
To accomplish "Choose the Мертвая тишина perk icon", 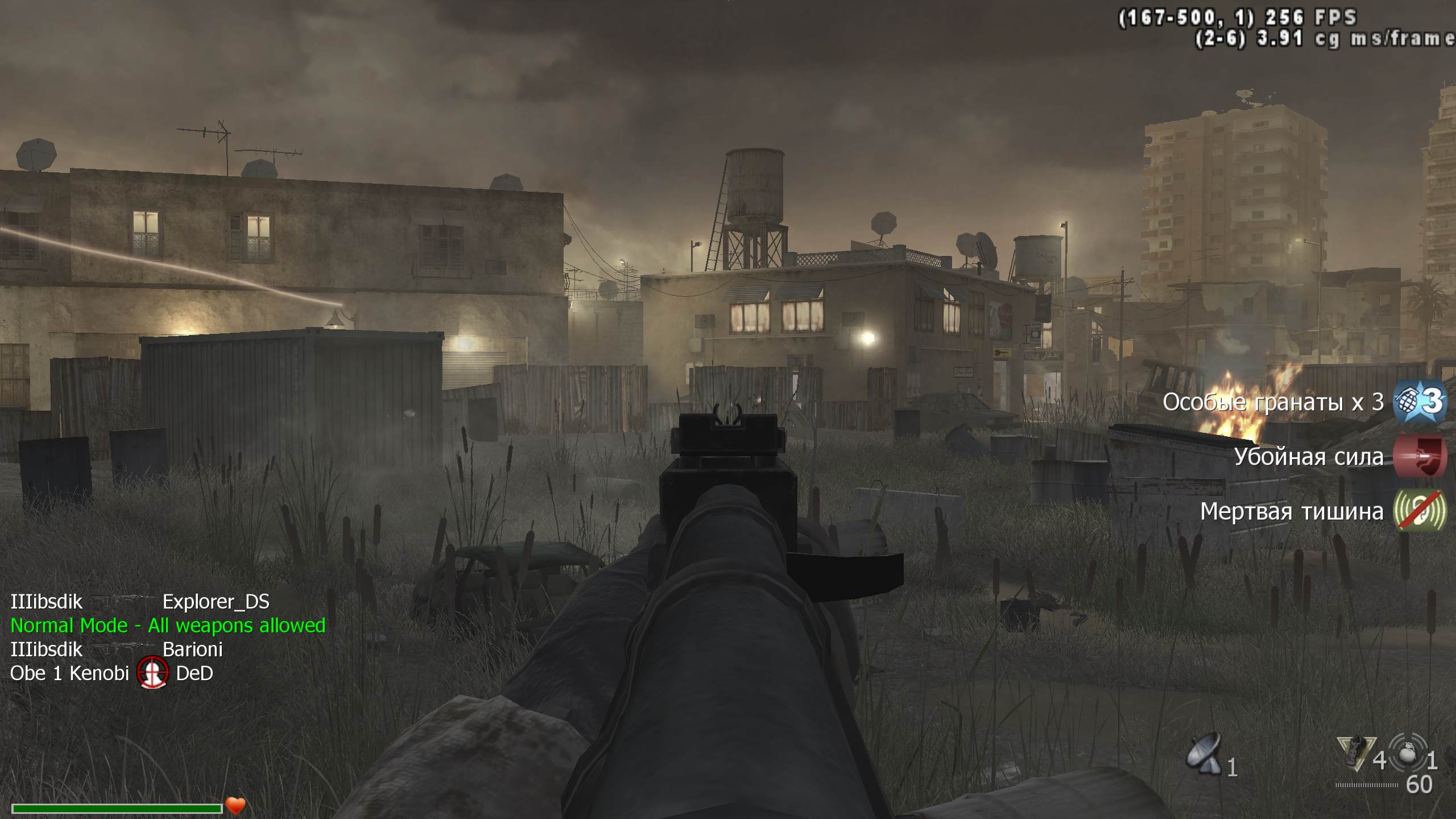I will pyautogui.click(x=1420, y=511).
